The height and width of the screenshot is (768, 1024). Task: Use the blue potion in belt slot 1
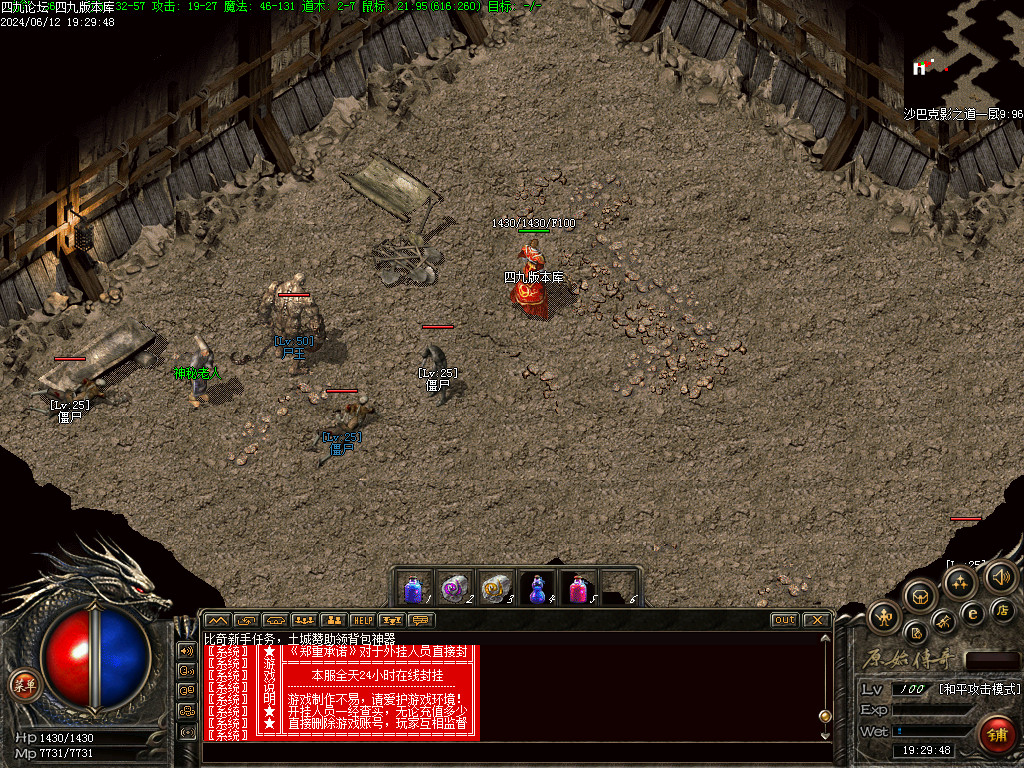413,588
